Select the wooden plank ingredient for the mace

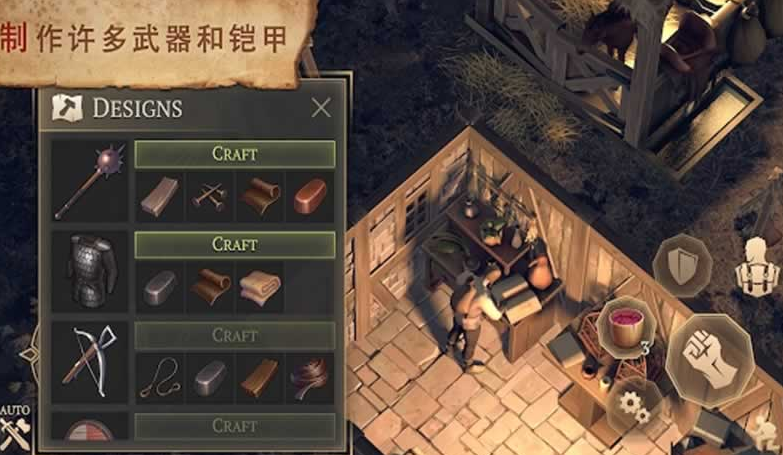[x=159, y=197]
